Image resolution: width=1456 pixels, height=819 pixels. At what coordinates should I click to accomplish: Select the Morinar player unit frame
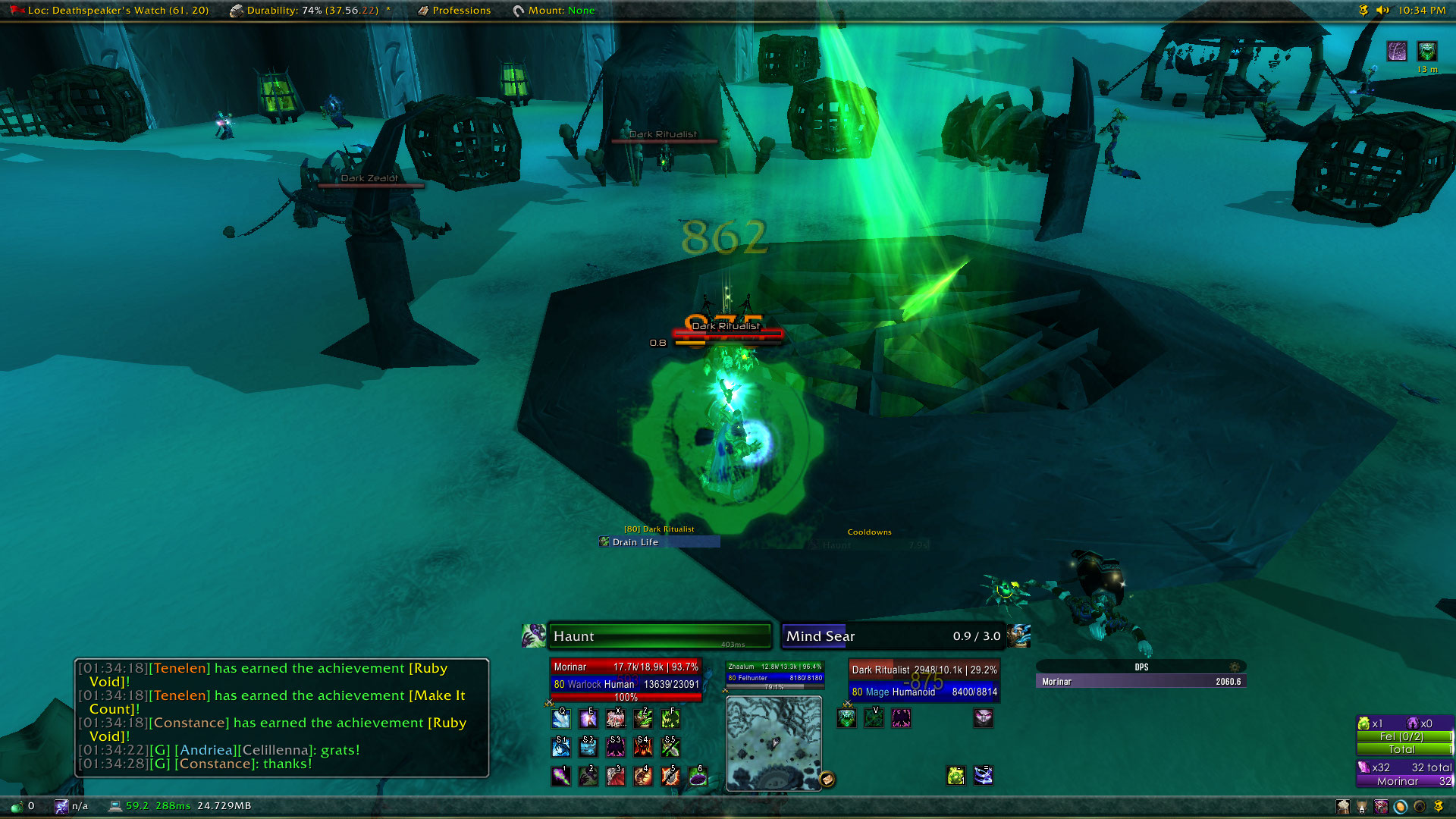[x=626, y=679]
